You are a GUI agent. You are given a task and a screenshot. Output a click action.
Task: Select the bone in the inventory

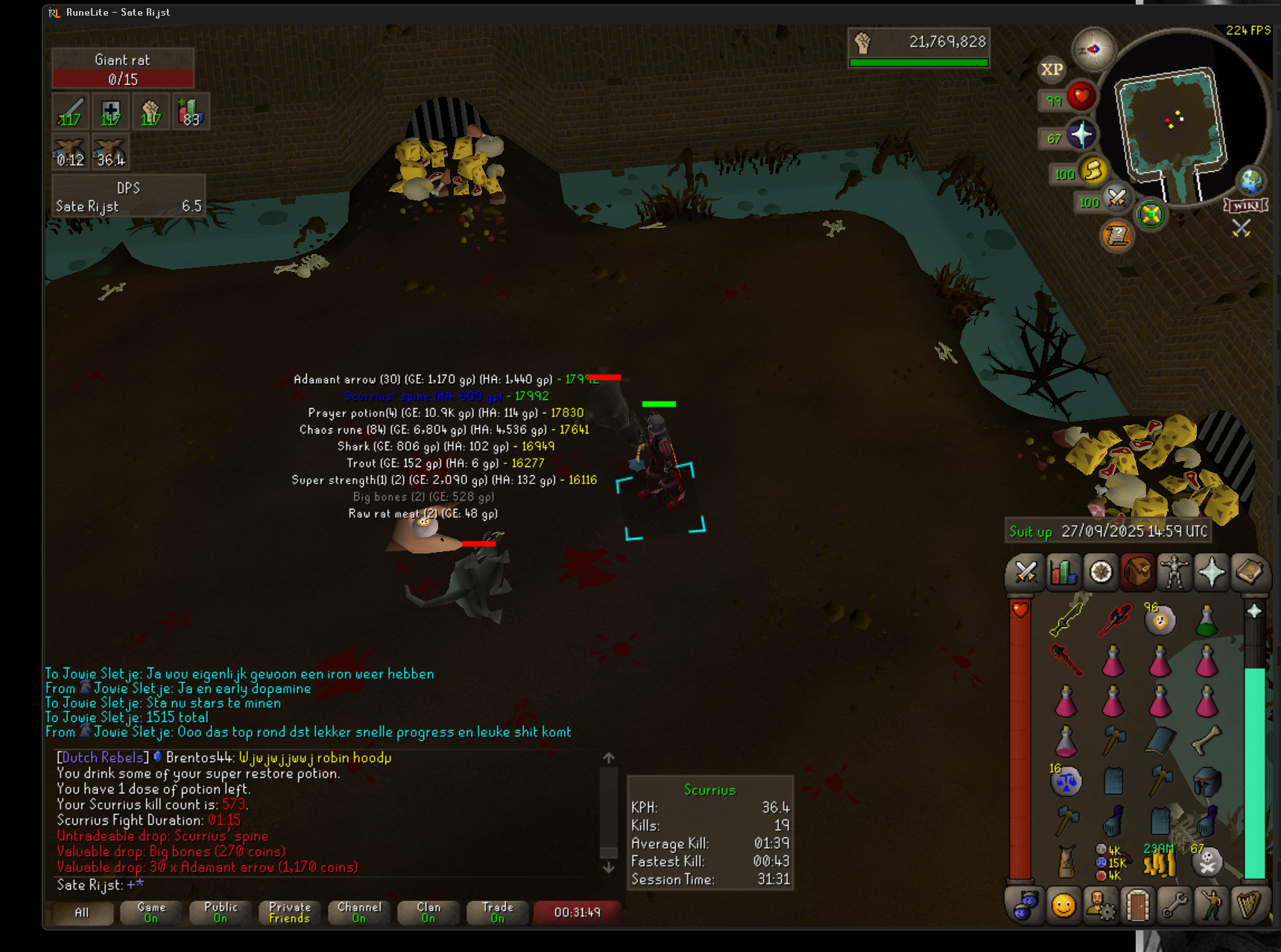[x=1206, y=740]
